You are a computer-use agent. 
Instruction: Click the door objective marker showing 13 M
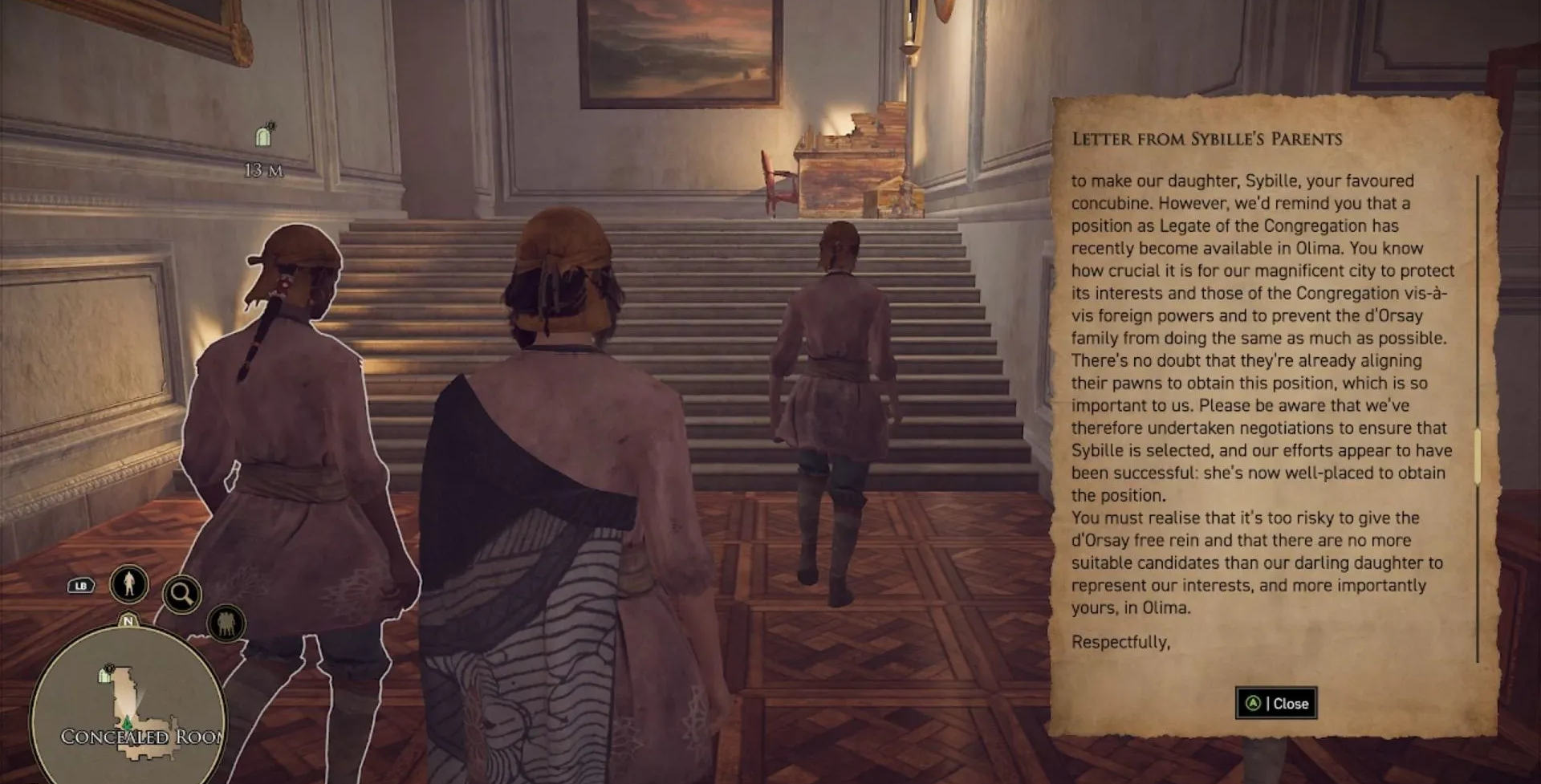[x=263, y=136]
